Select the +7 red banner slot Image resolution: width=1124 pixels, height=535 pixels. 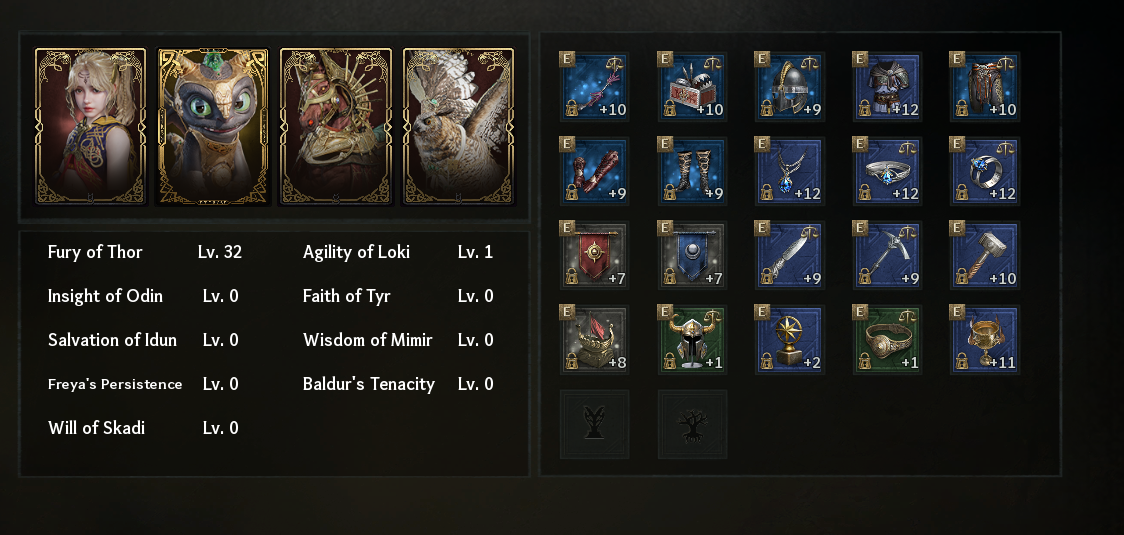tap(594, 255)
